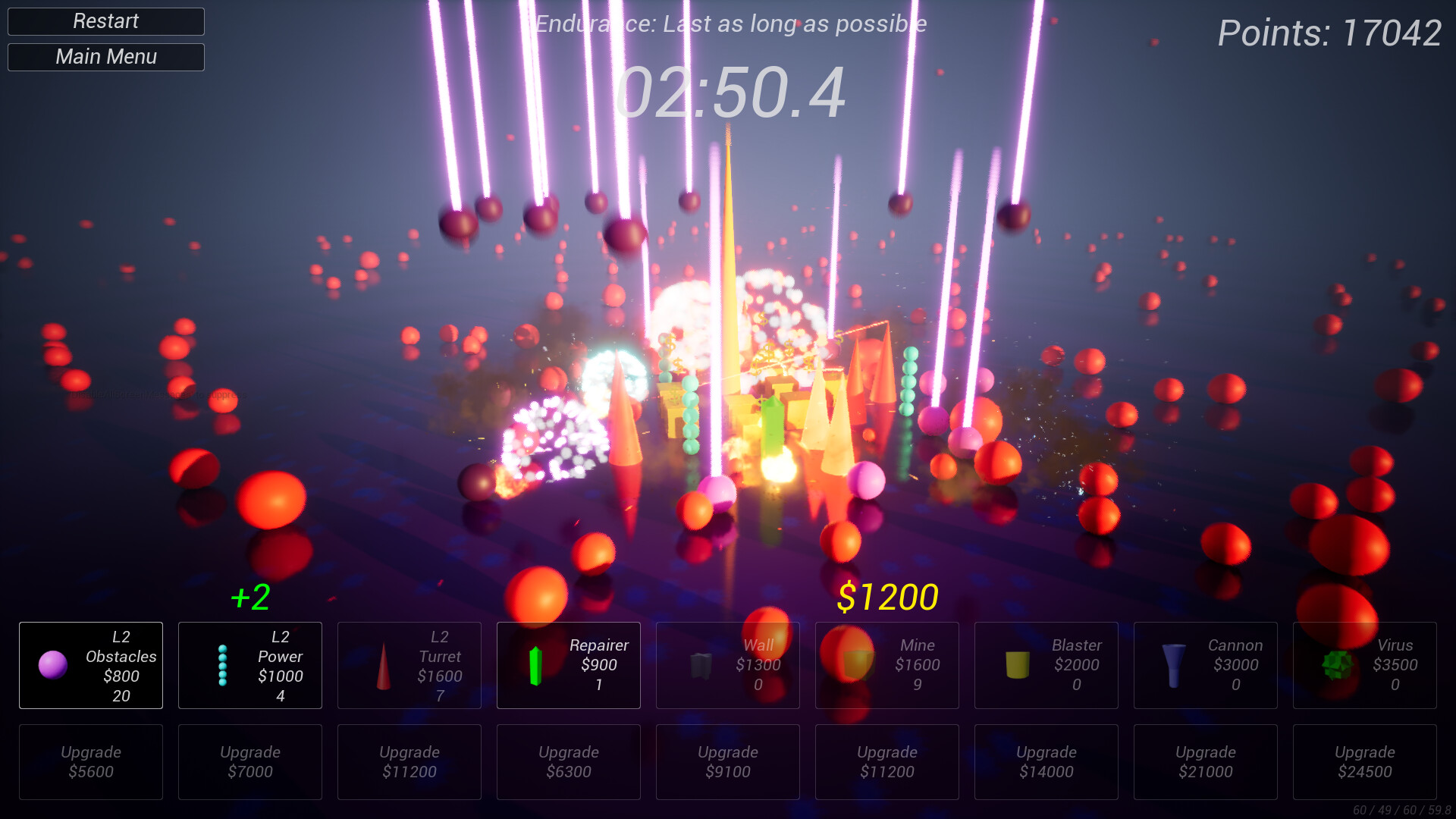Select the L2 Power teal orbs icon
Viewport: 1456px width, 819px height.
point(224,665)
